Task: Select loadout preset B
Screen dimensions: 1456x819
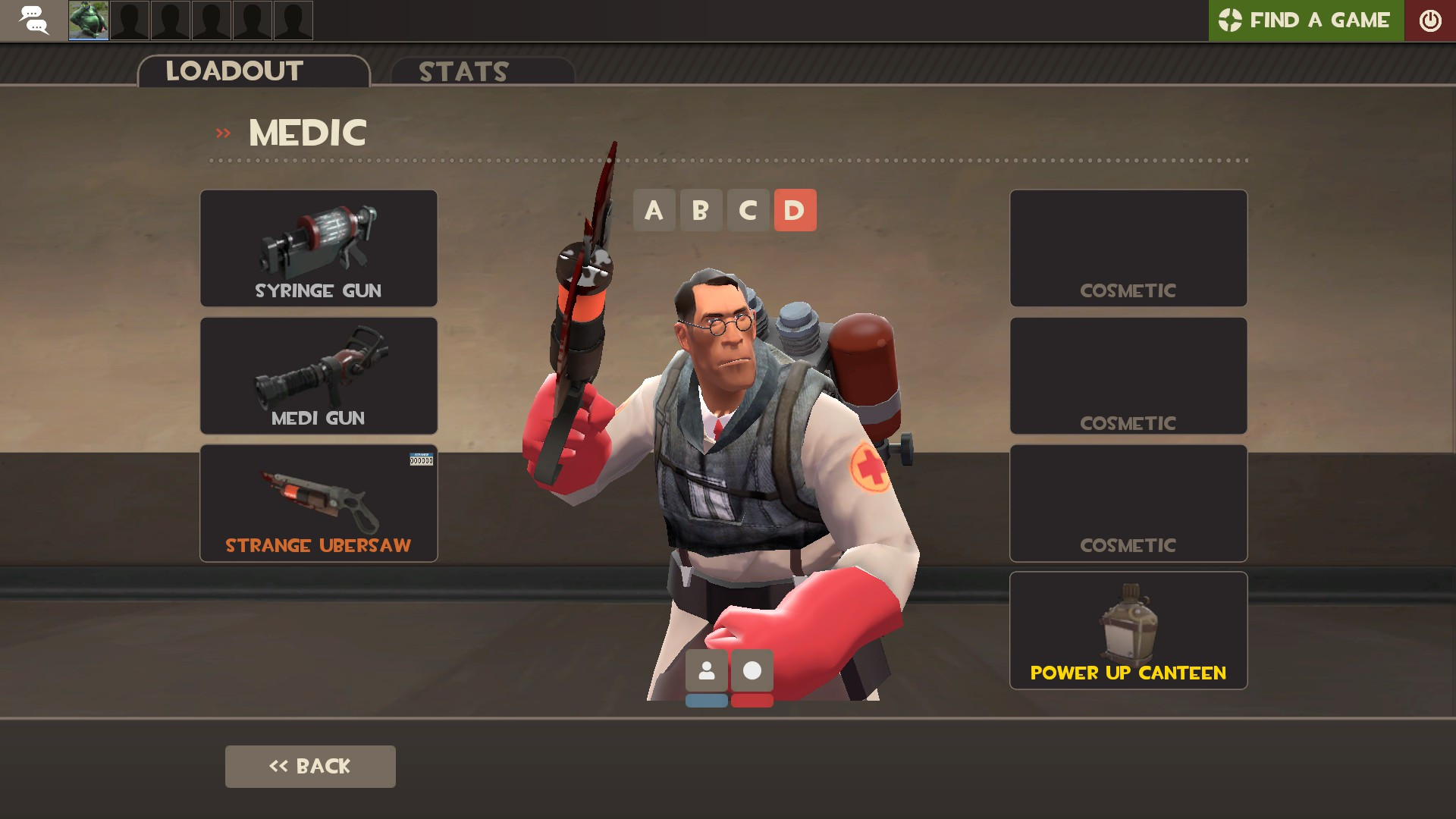Action: 701,210
